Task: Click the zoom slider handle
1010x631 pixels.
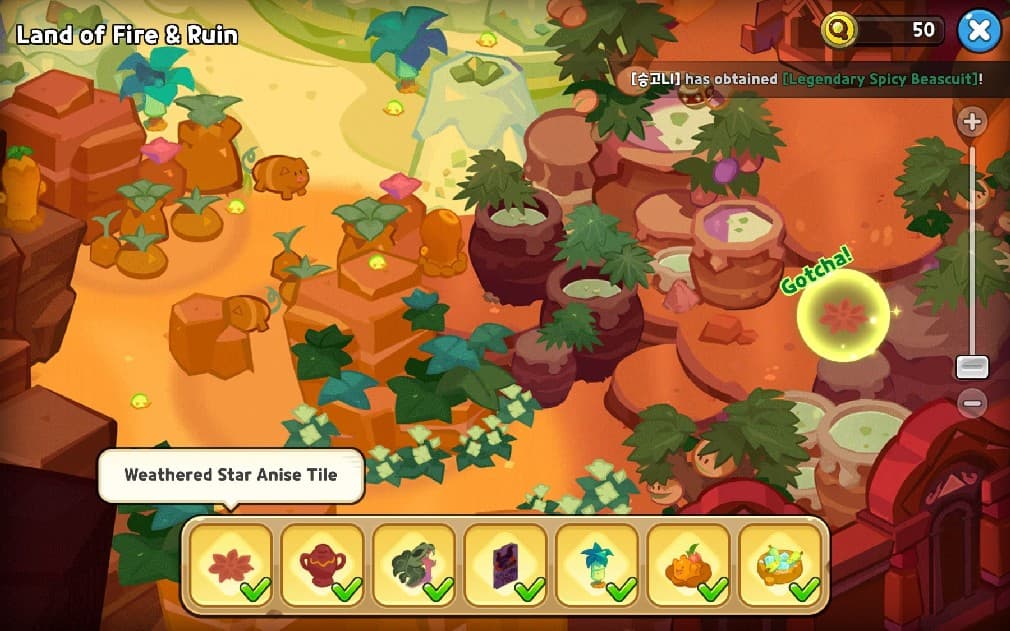Action: [971, 366]
